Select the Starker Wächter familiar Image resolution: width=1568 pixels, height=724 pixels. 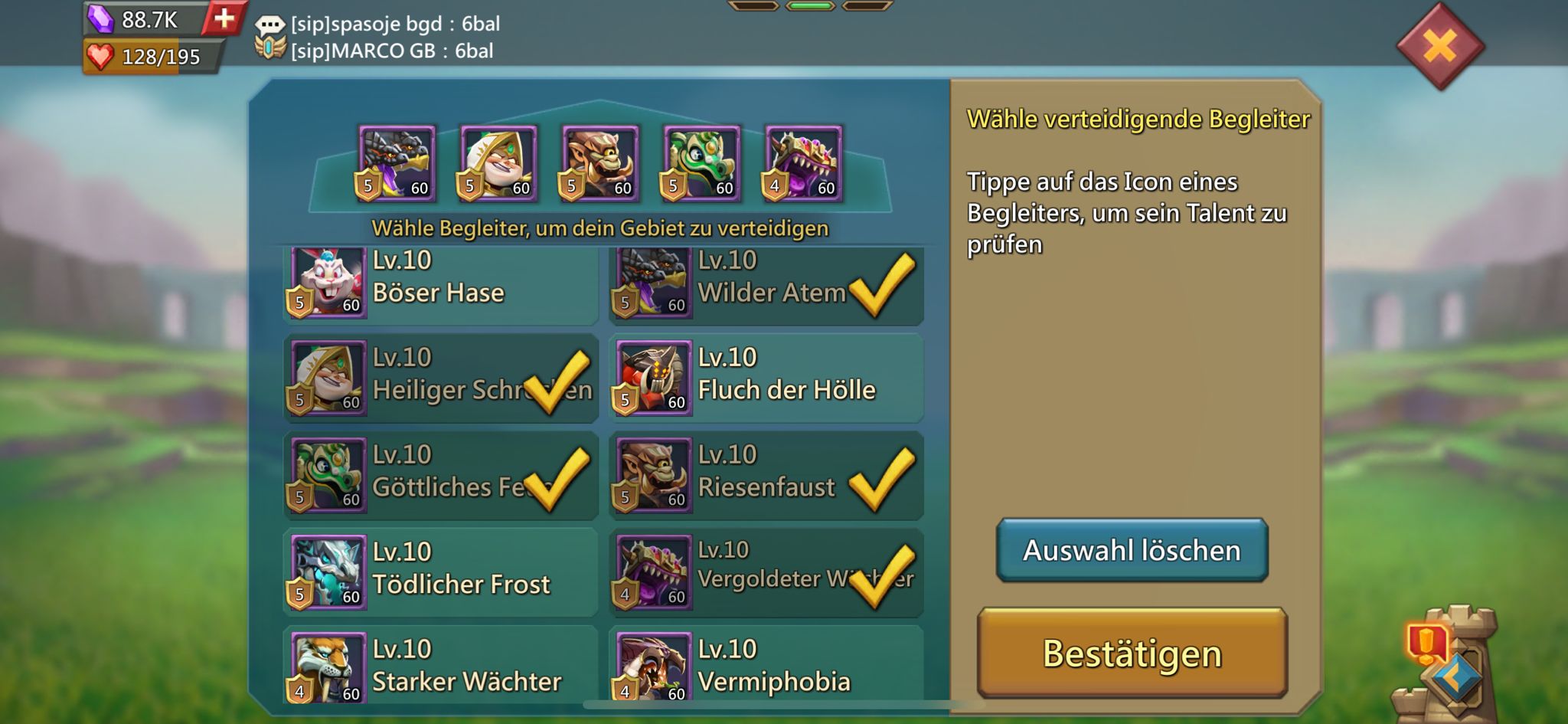point(440,667)
